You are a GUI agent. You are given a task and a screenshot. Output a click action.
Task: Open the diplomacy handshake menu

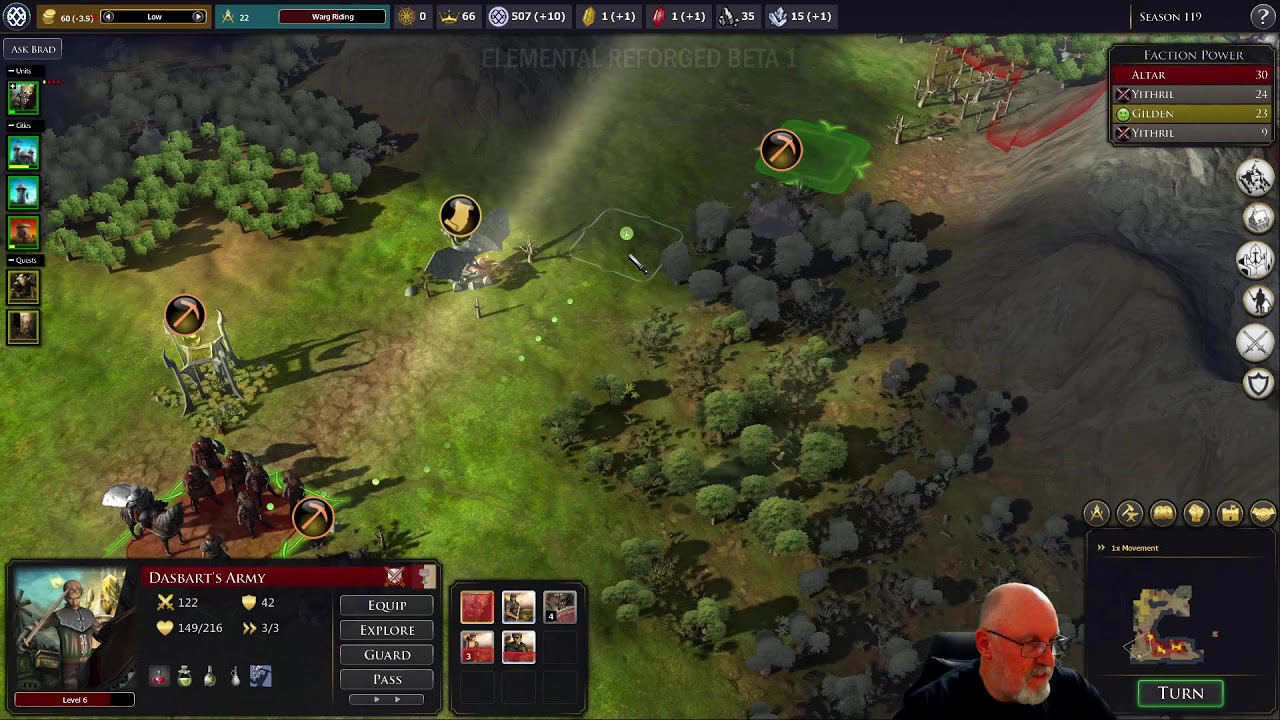coord(1261,513)
